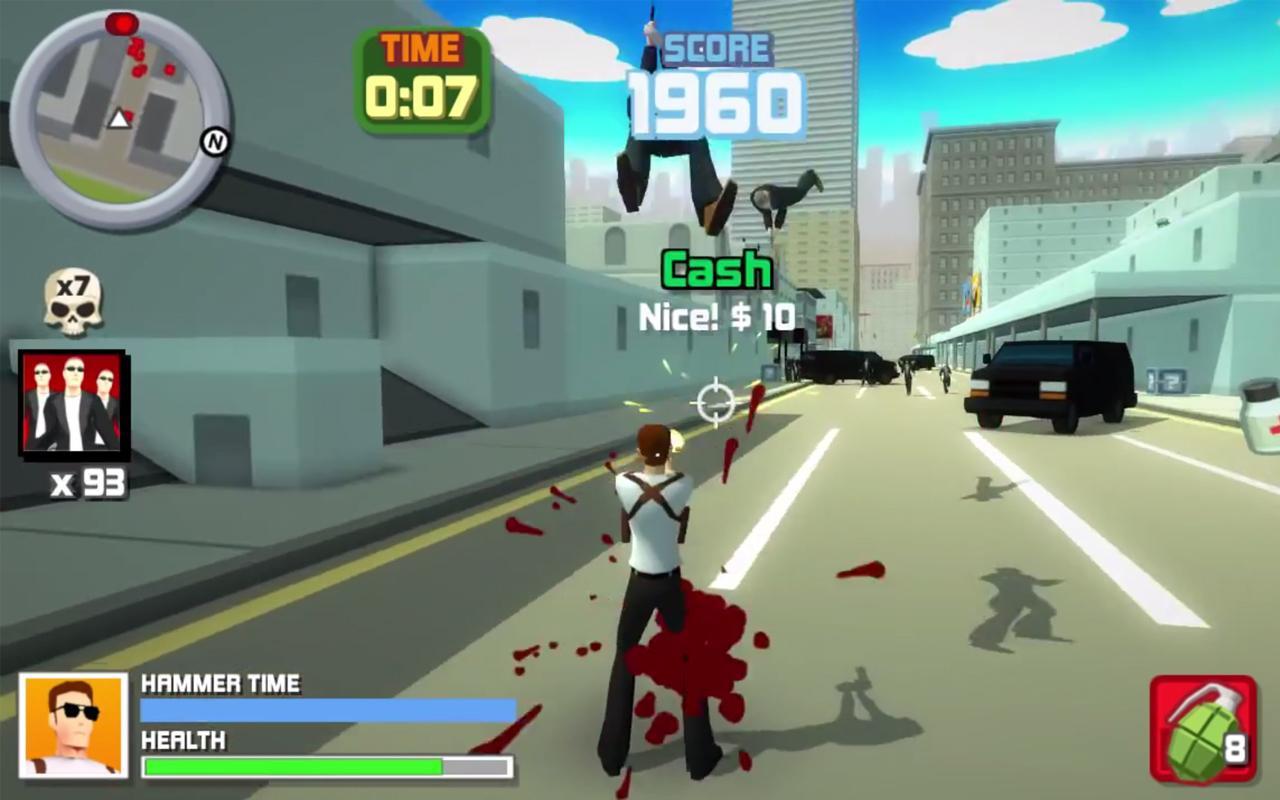1280x800 pixels.
Task: Select the suited agents target icon
Action: point(73,402)
